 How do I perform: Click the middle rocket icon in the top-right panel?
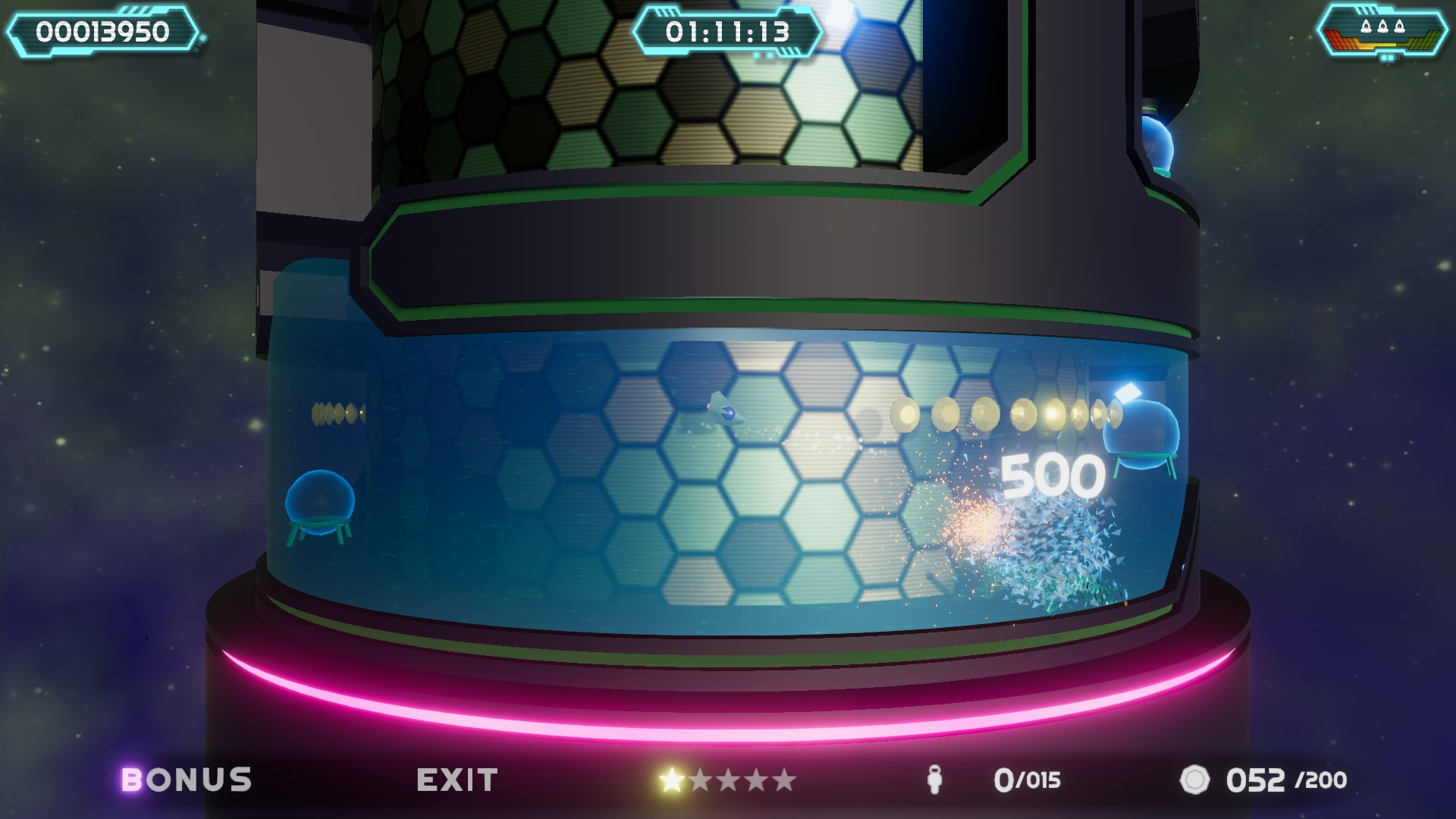point(1382,25)
